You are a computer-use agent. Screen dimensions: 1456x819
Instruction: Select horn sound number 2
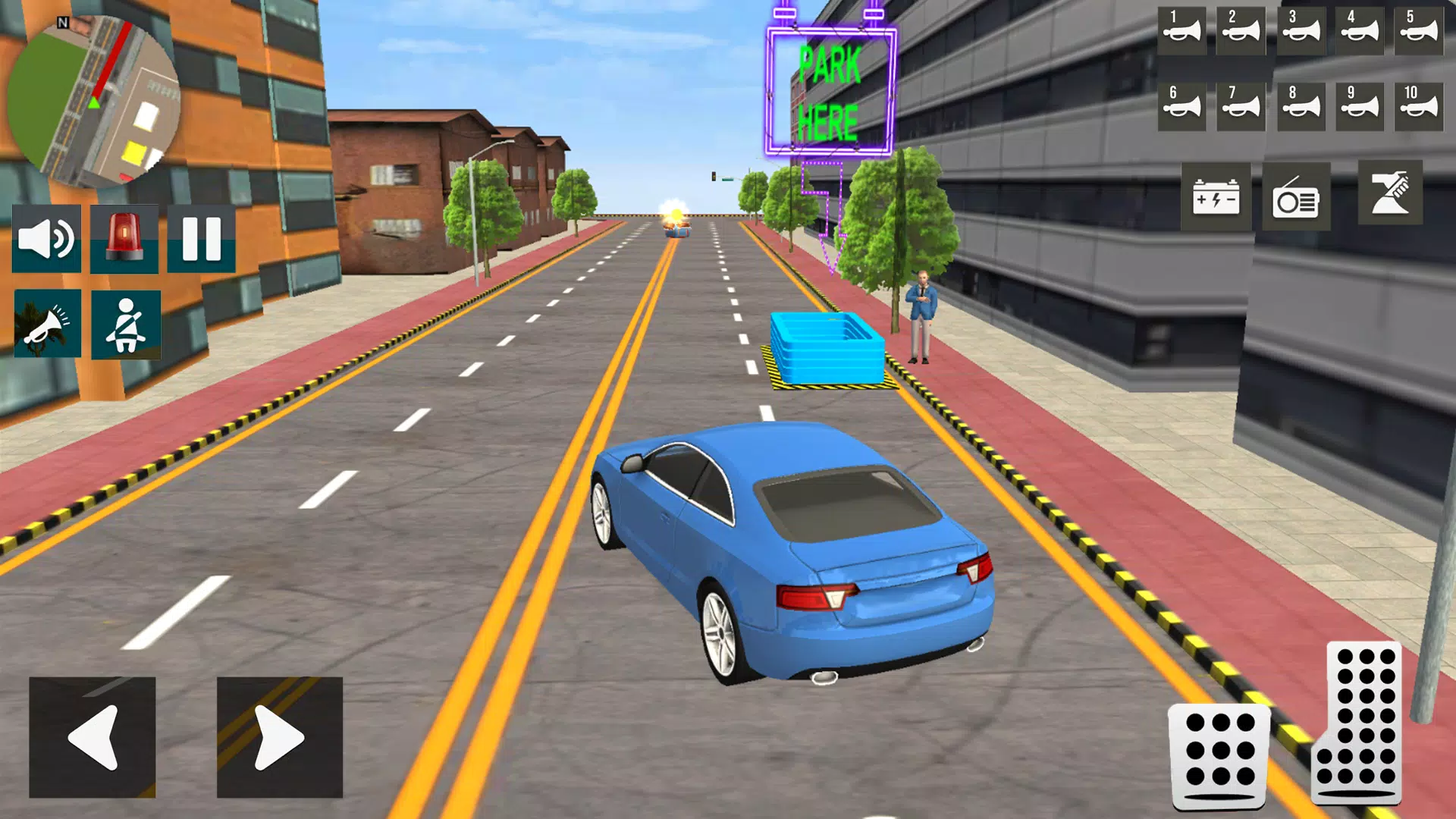tap(1241, 30)
